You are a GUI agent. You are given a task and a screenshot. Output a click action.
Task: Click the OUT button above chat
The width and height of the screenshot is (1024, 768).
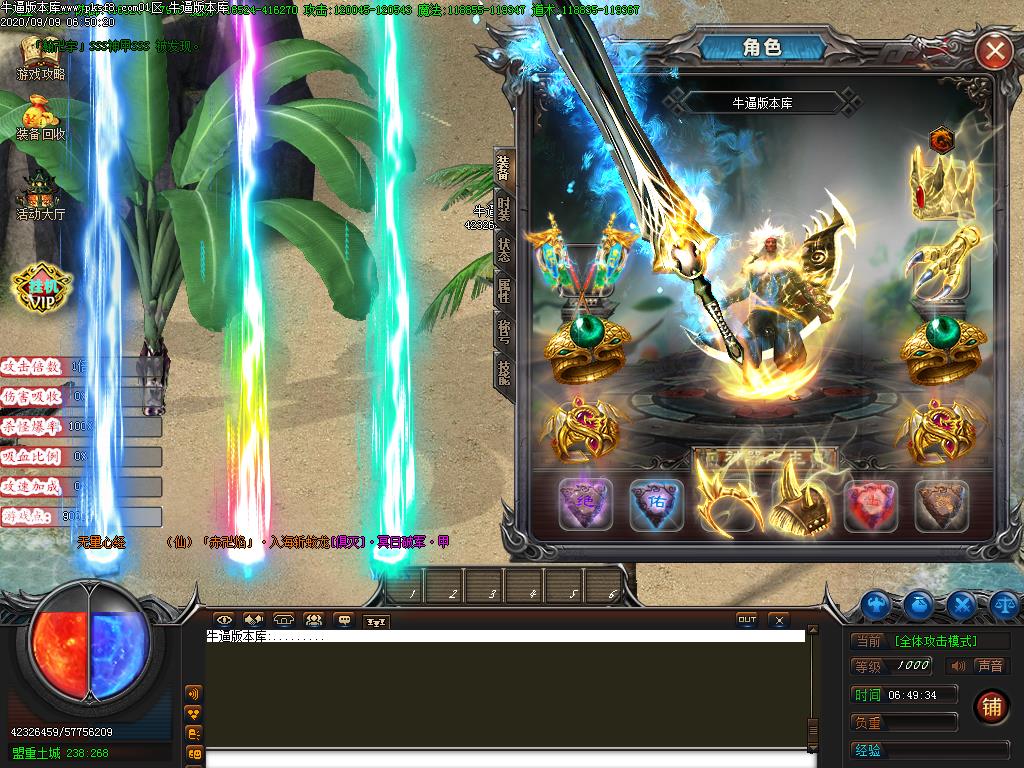point(747,620)
